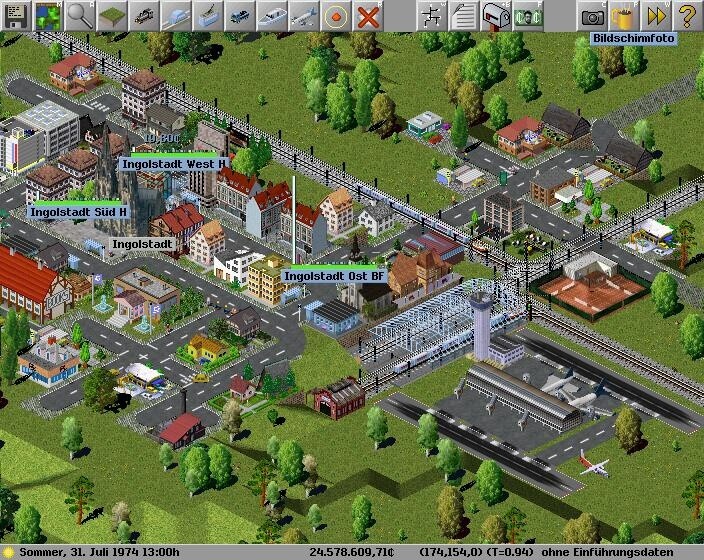Open the lists document icon
The height and width of the screenshot is (560, 704).
point(464,15)
